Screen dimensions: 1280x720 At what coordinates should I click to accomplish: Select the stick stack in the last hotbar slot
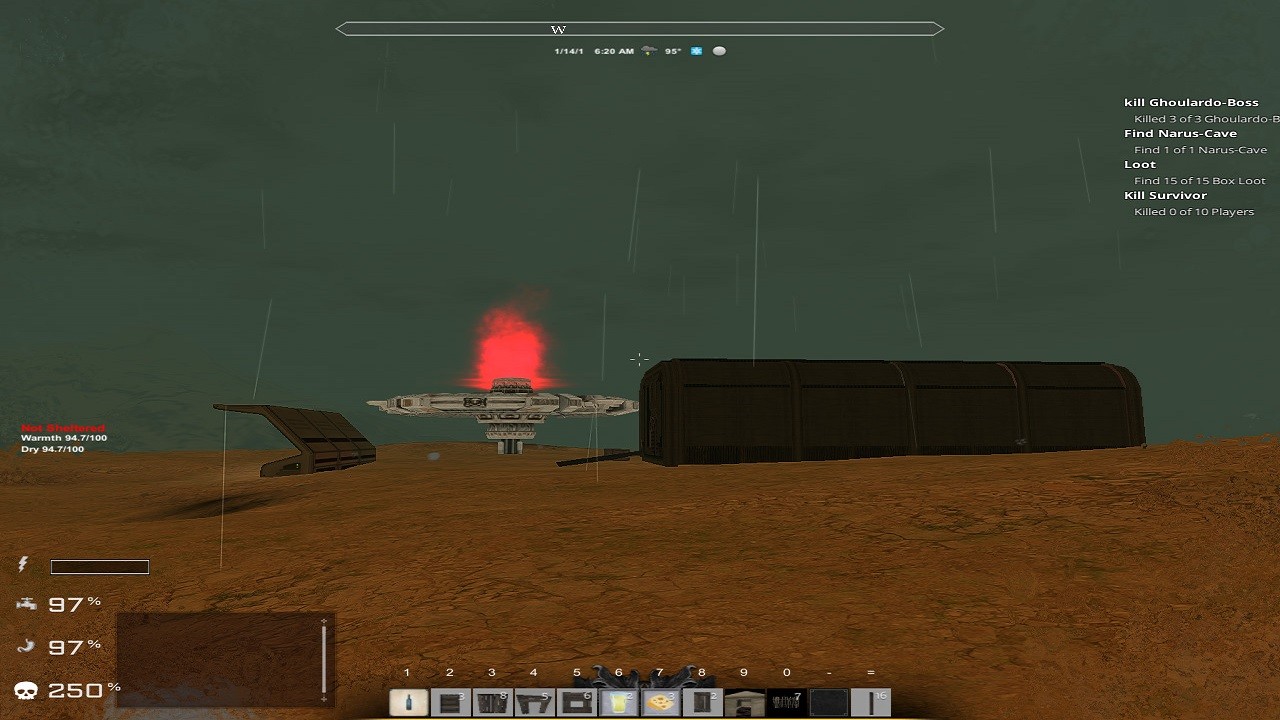click(870, 703)
